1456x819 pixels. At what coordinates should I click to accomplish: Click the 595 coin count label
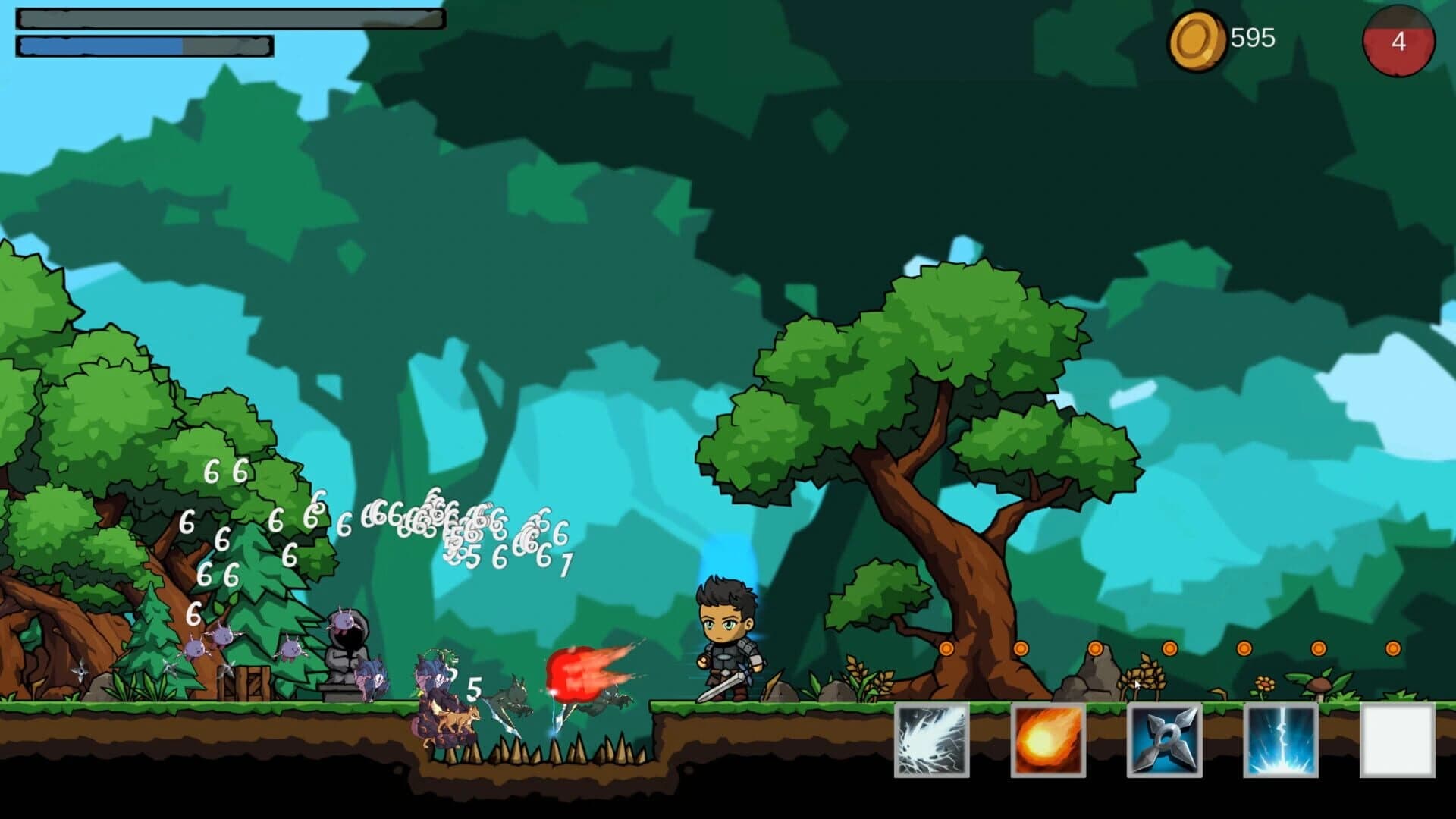(x=1251, y=36)
